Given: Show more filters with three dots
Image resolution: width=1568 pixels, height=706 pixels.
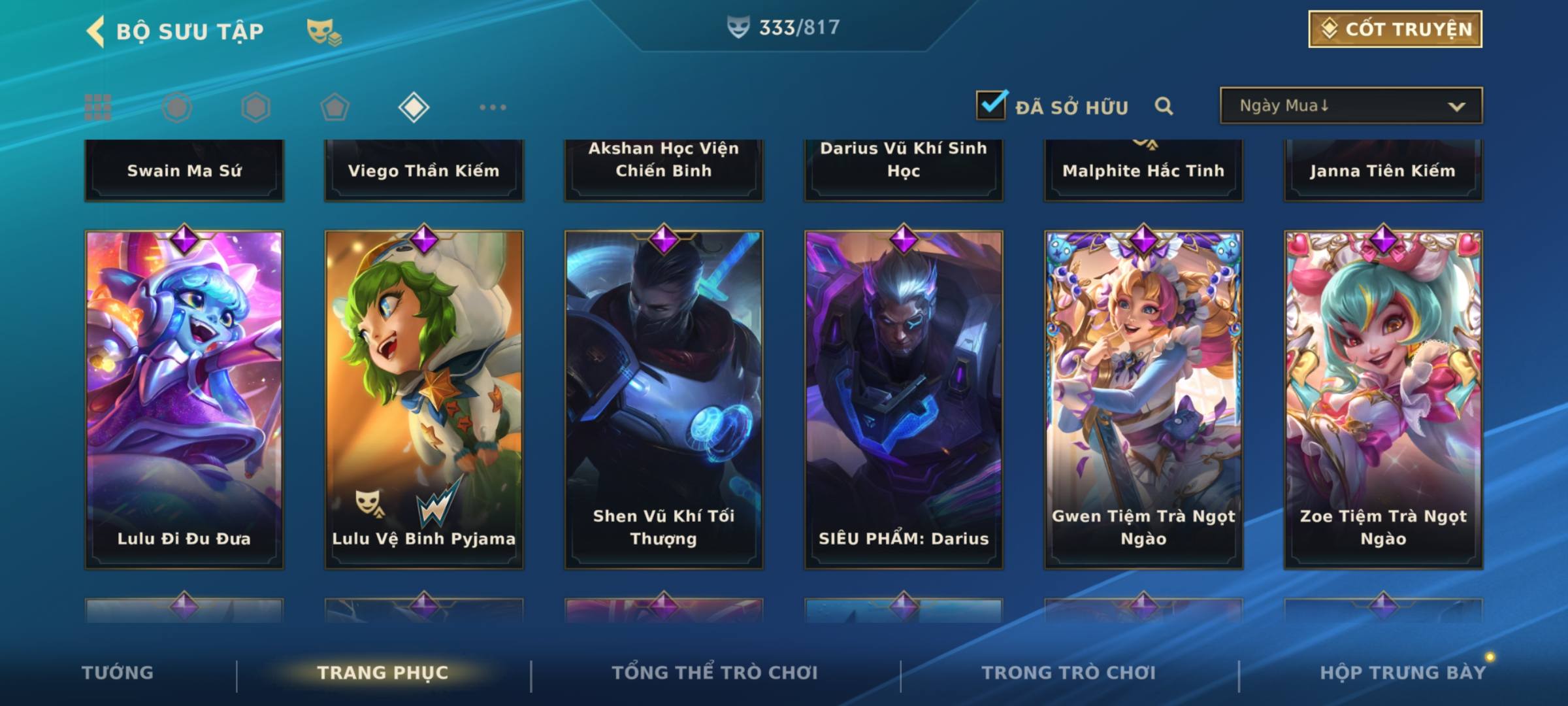Looking at the screenshot, I should [x=493, y=107].
